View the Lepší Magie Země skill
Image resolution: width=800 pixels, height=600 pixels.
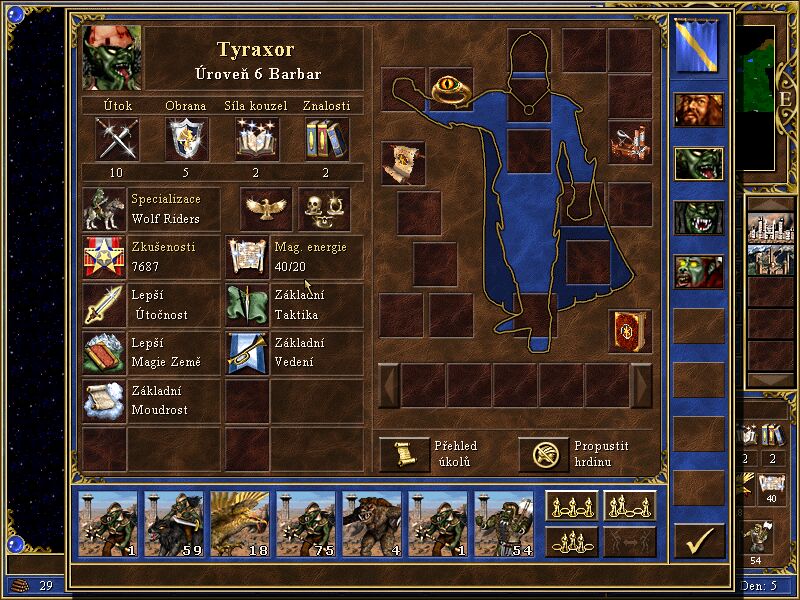(104, 353)
